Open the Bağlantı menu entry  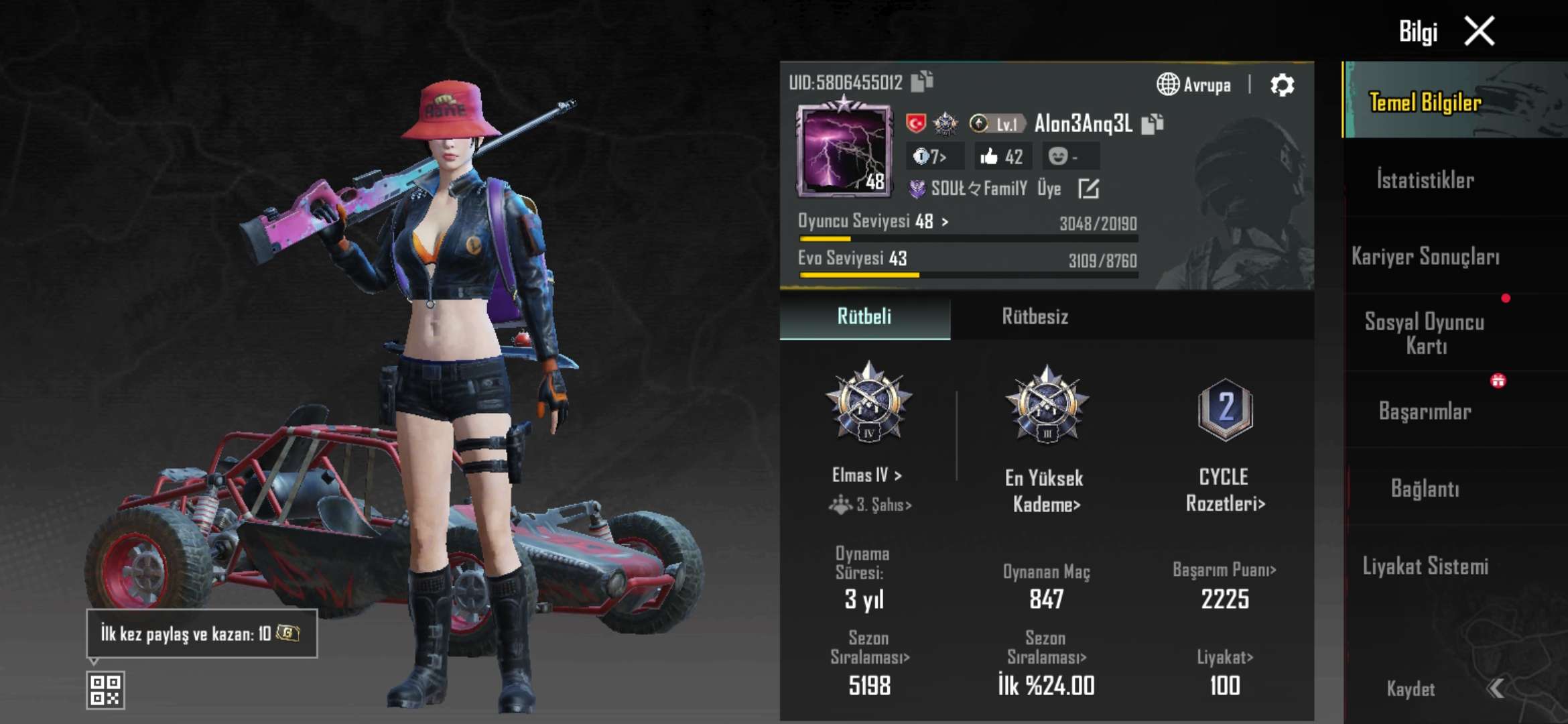[1425, 488]
